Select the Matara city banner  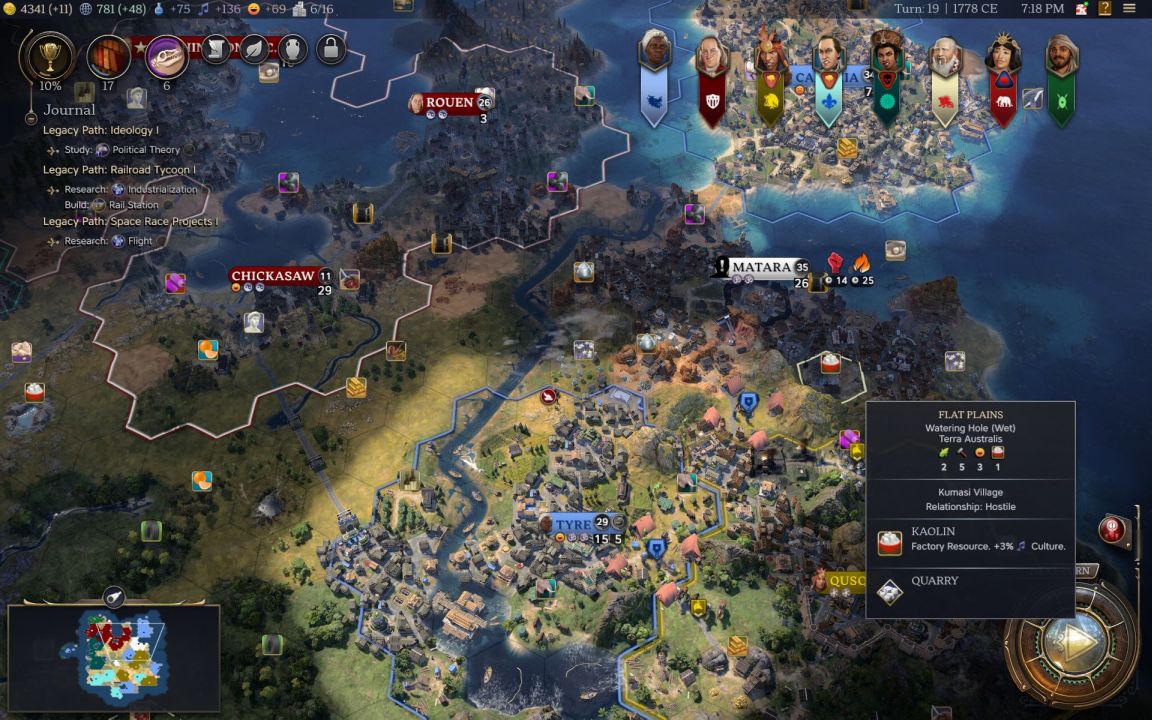click(762, 267)
